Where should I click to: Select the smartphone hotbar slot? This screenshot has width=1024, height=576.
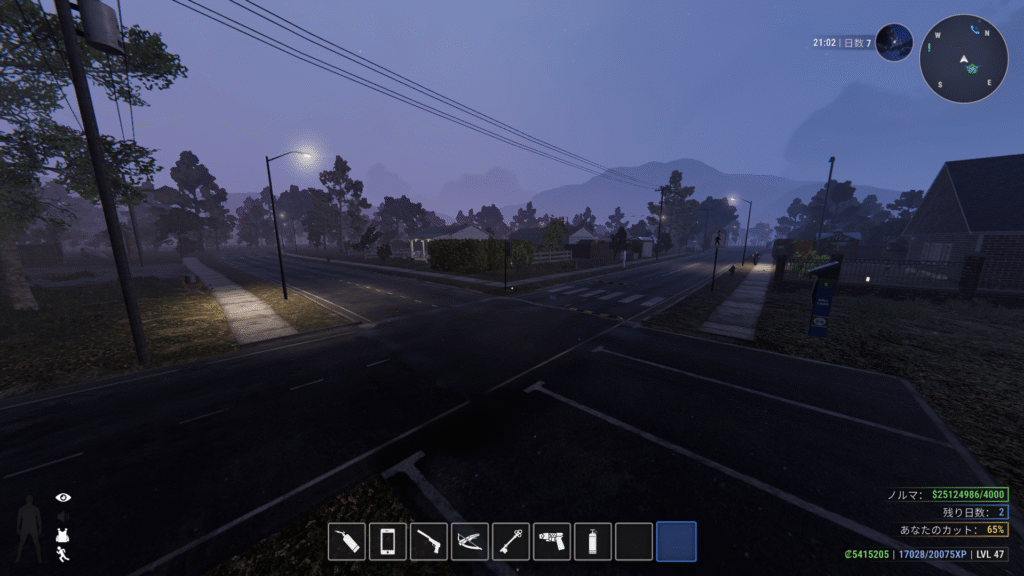point(388,541)
